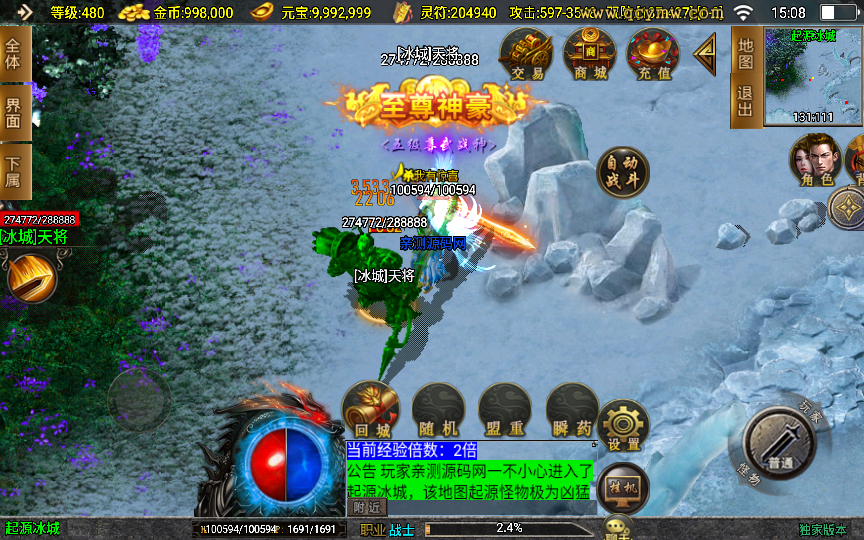This screenshot has width=864, height=540.
Task: Open the 设置 settings gear
Action: pos(624,425)
